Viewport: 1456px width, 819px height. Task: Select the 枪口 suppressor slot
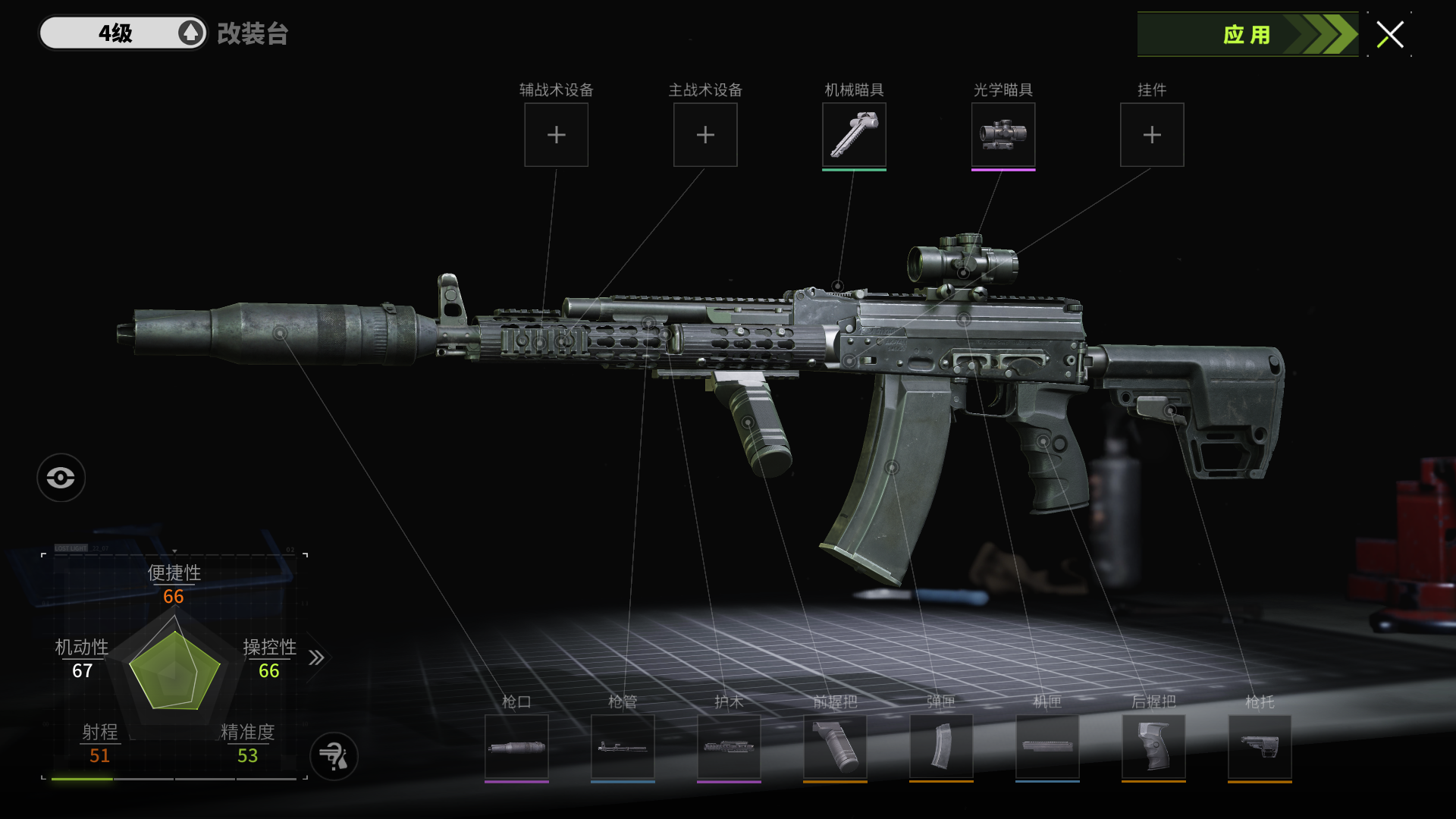[x=516, y=747]
